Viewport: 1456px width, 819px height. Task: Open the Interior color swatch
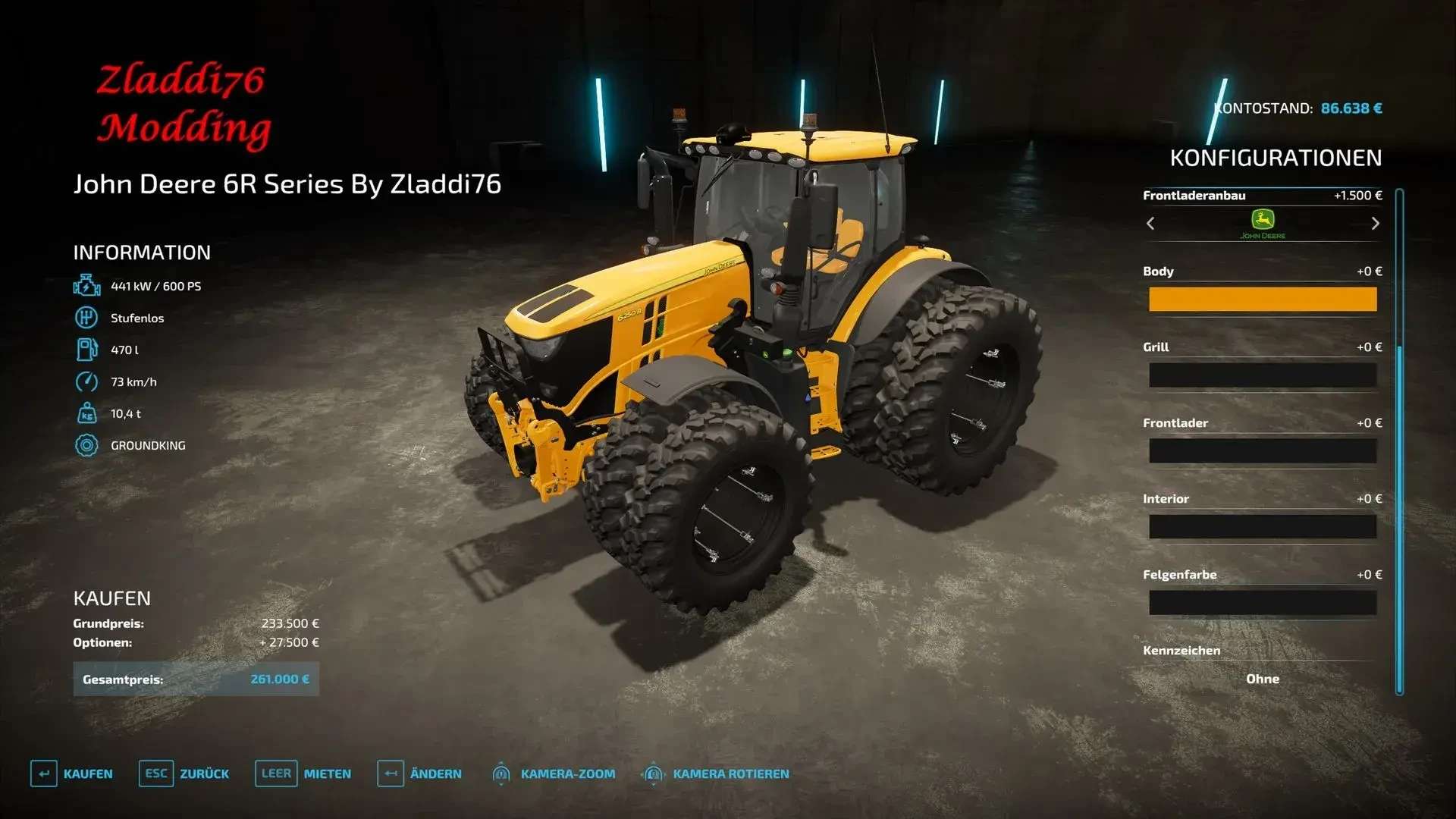[1262, 527]
